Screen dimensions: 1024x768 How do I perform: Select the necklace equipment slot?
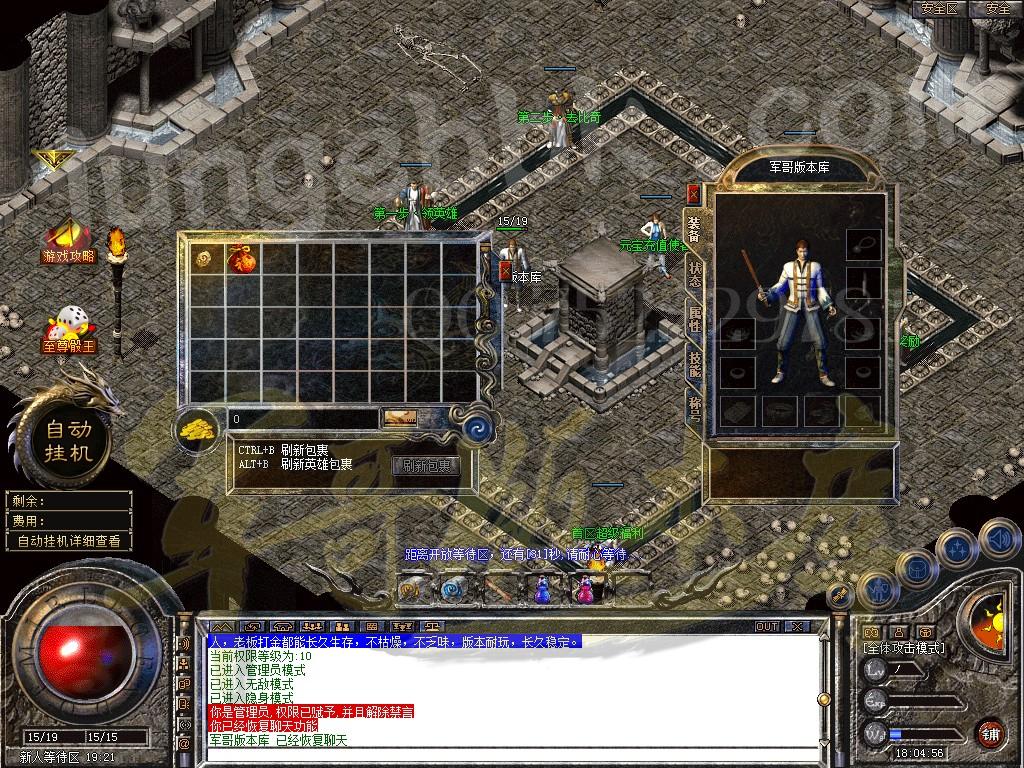[862, 243]
